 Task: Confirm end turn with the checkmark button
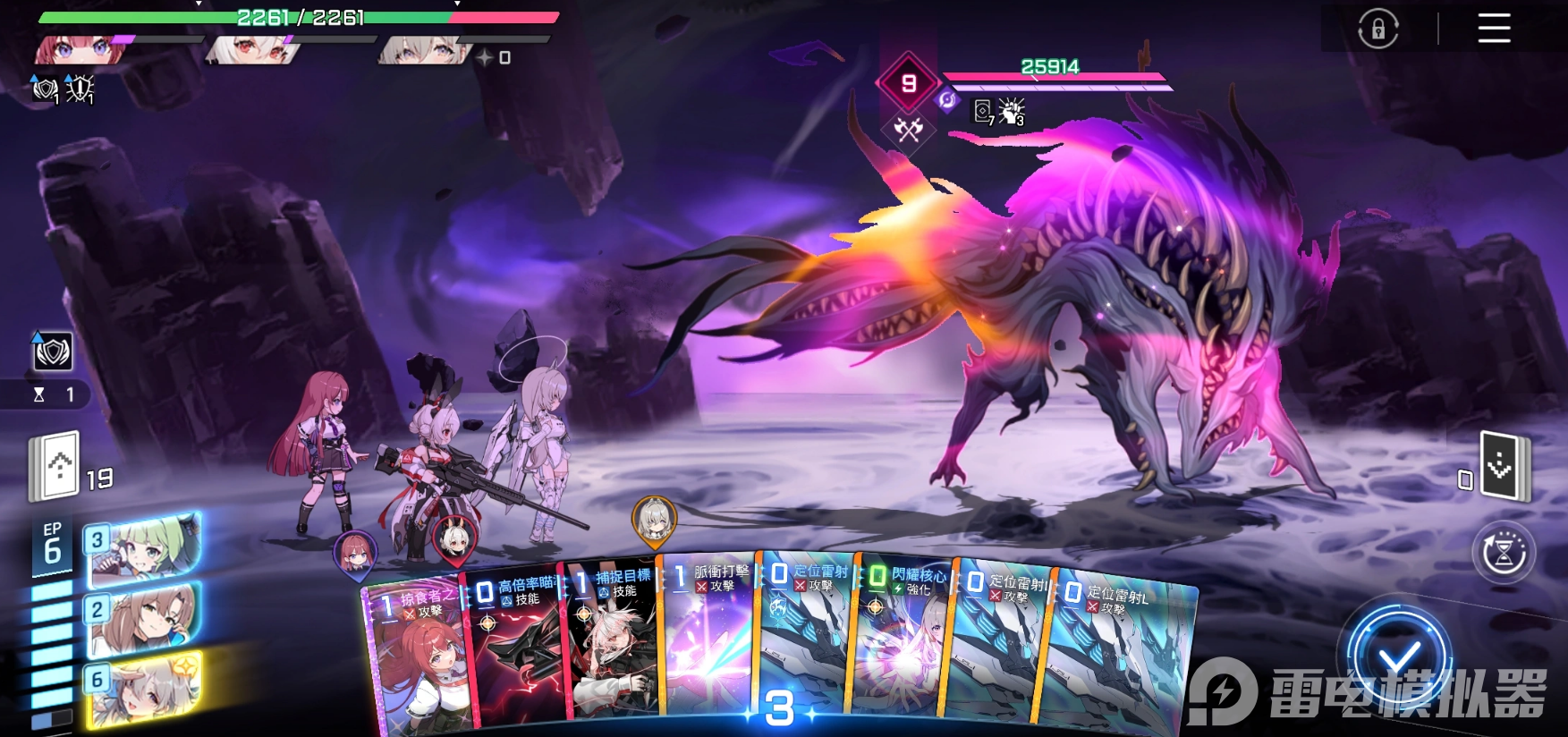[x=1399, y=659]
